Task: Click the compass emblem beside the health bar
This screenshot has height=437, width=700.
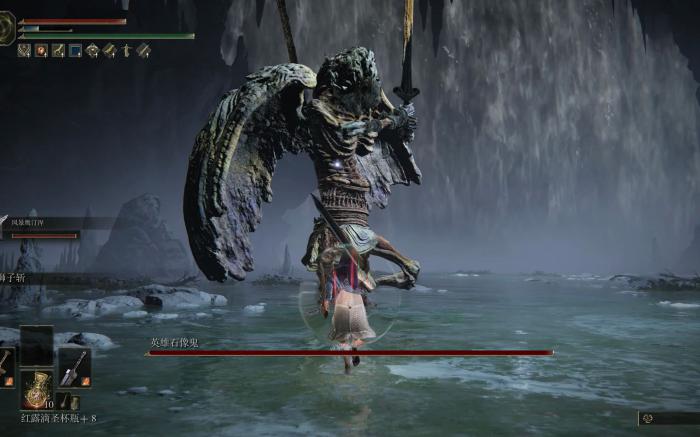Action: (x=7, y=28)
